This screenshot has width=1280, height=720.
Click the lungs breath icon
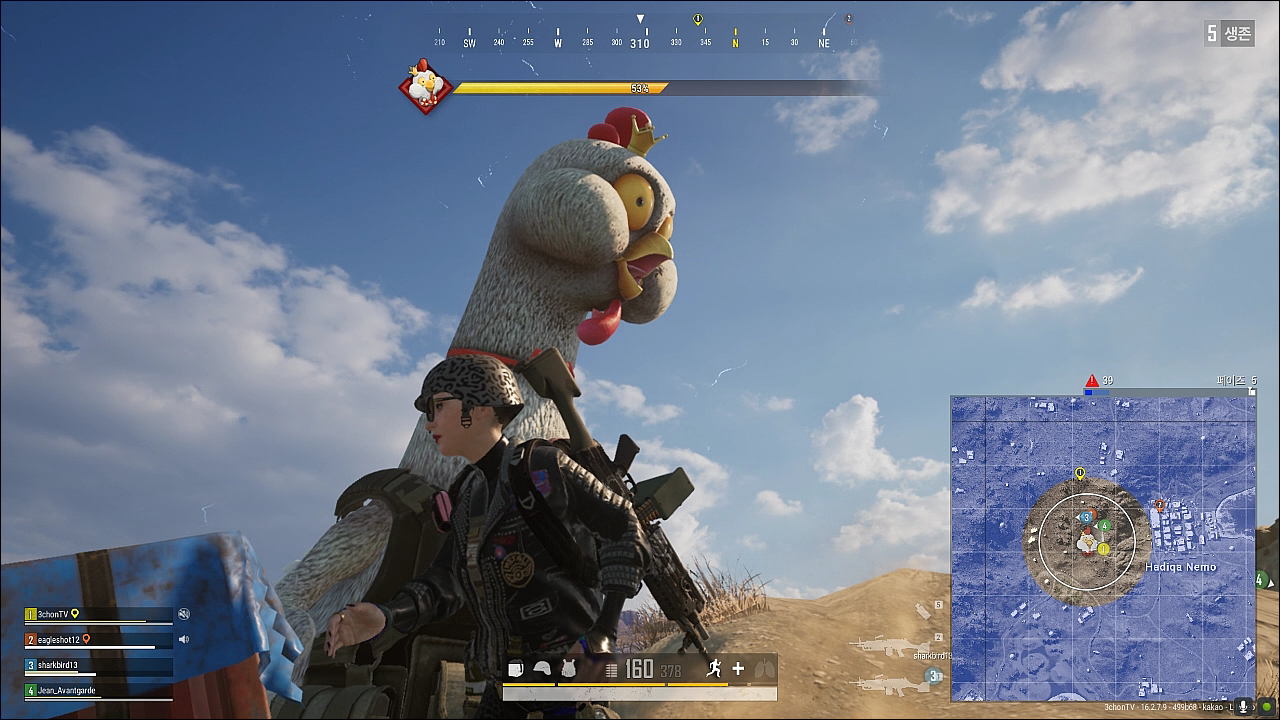(764, 669)
